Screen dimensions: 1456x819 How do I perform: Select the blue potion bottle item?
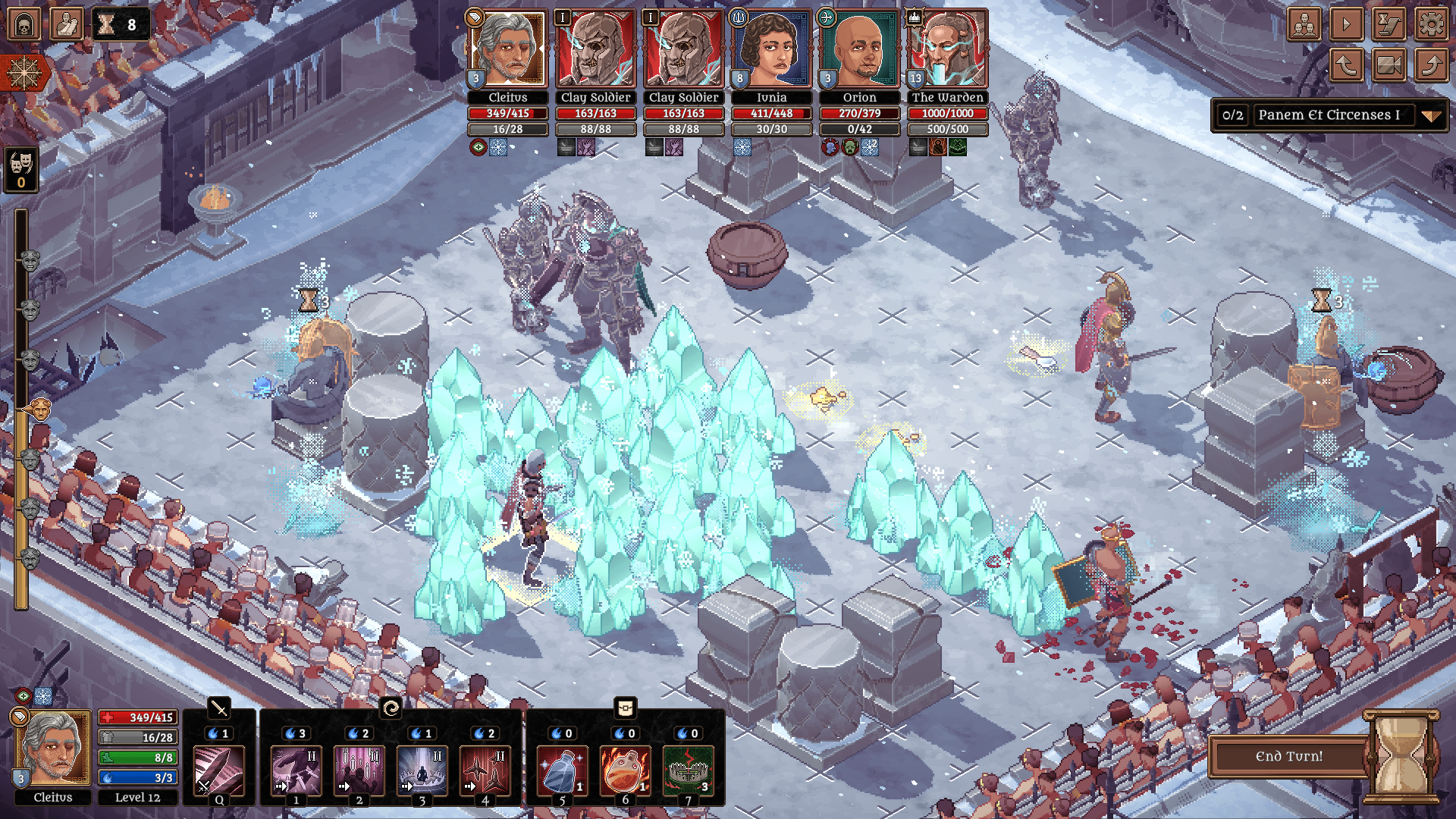[x=561, y=770]
